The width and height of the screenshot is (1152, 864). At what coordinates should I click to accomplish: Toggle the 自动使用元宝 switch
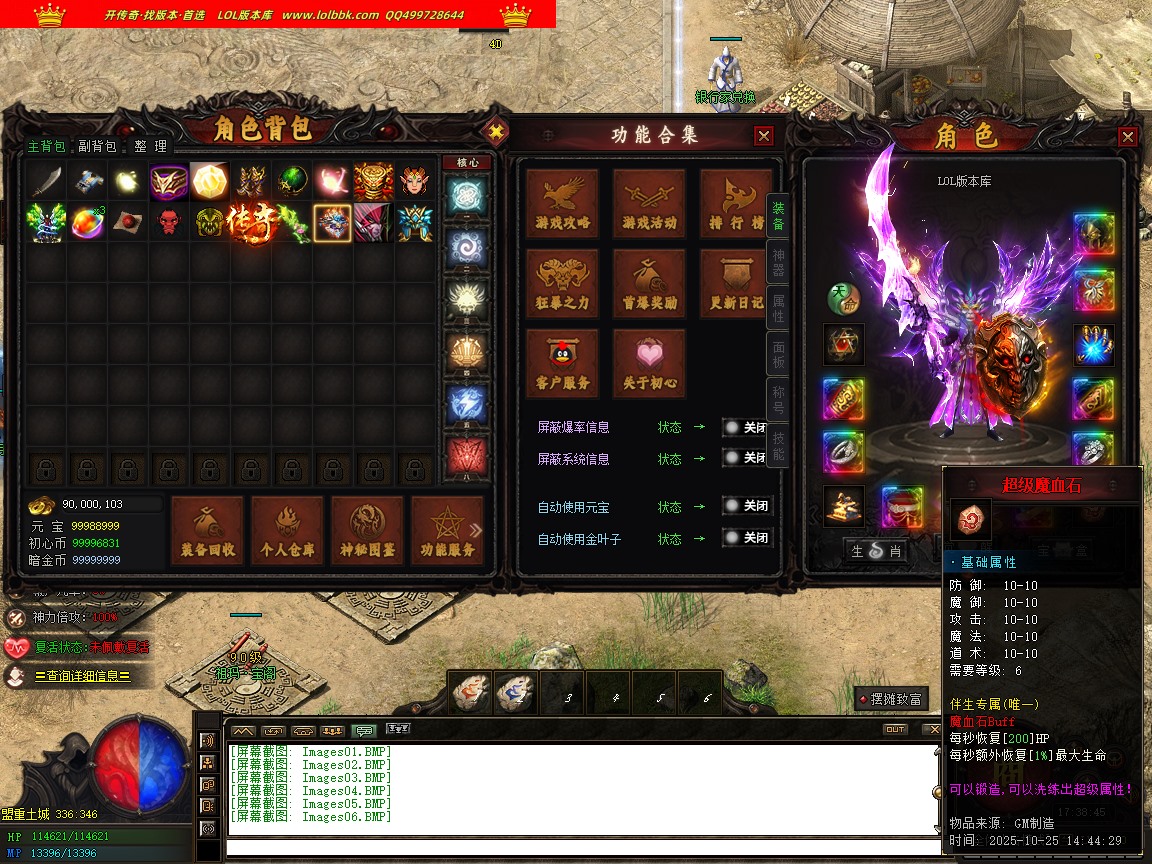pyautogui.click(x=747, y=507)
